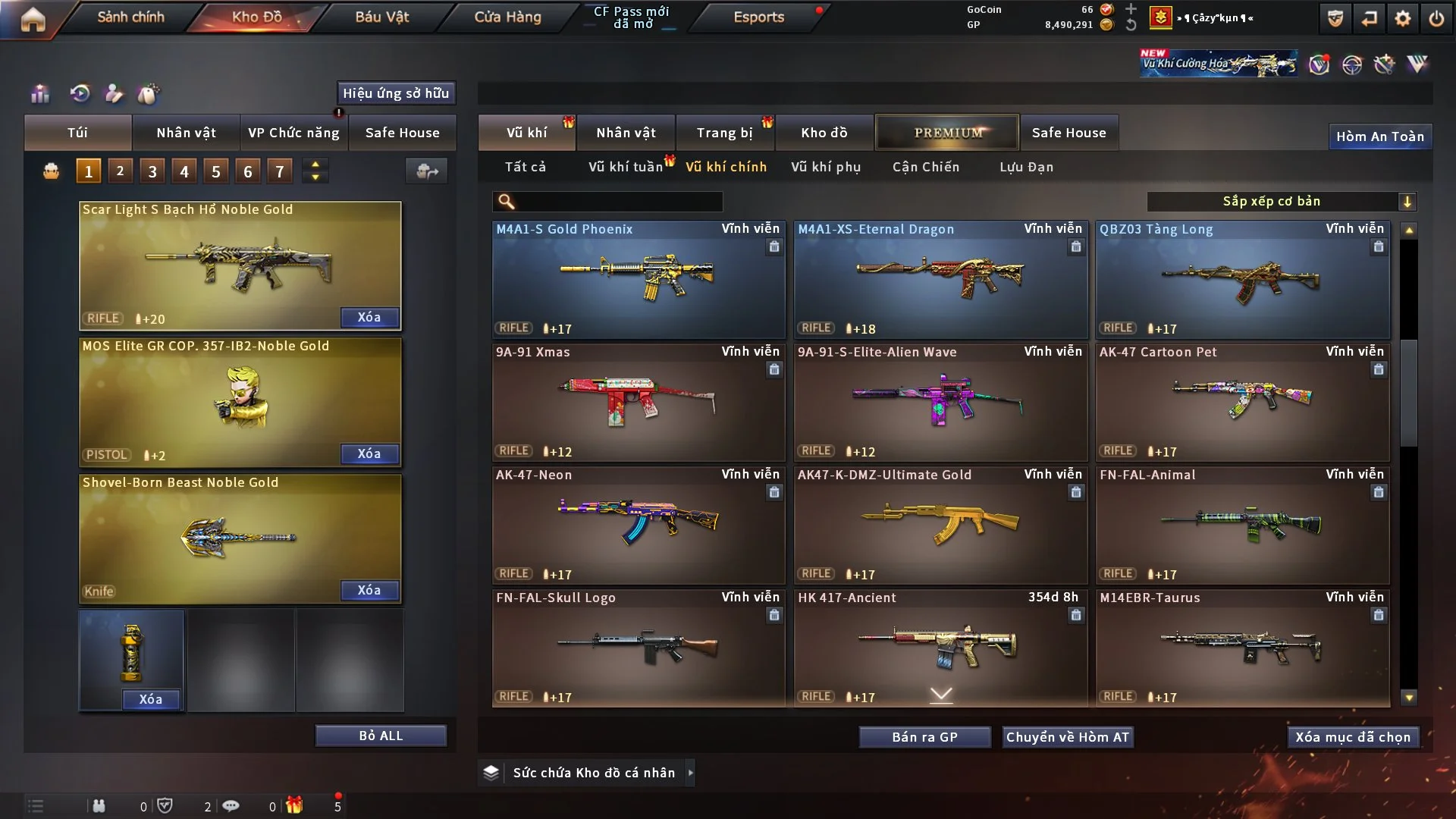Open the Báu Vật menu
This screenshot has height=819, width=1456.
click(381, 17)
